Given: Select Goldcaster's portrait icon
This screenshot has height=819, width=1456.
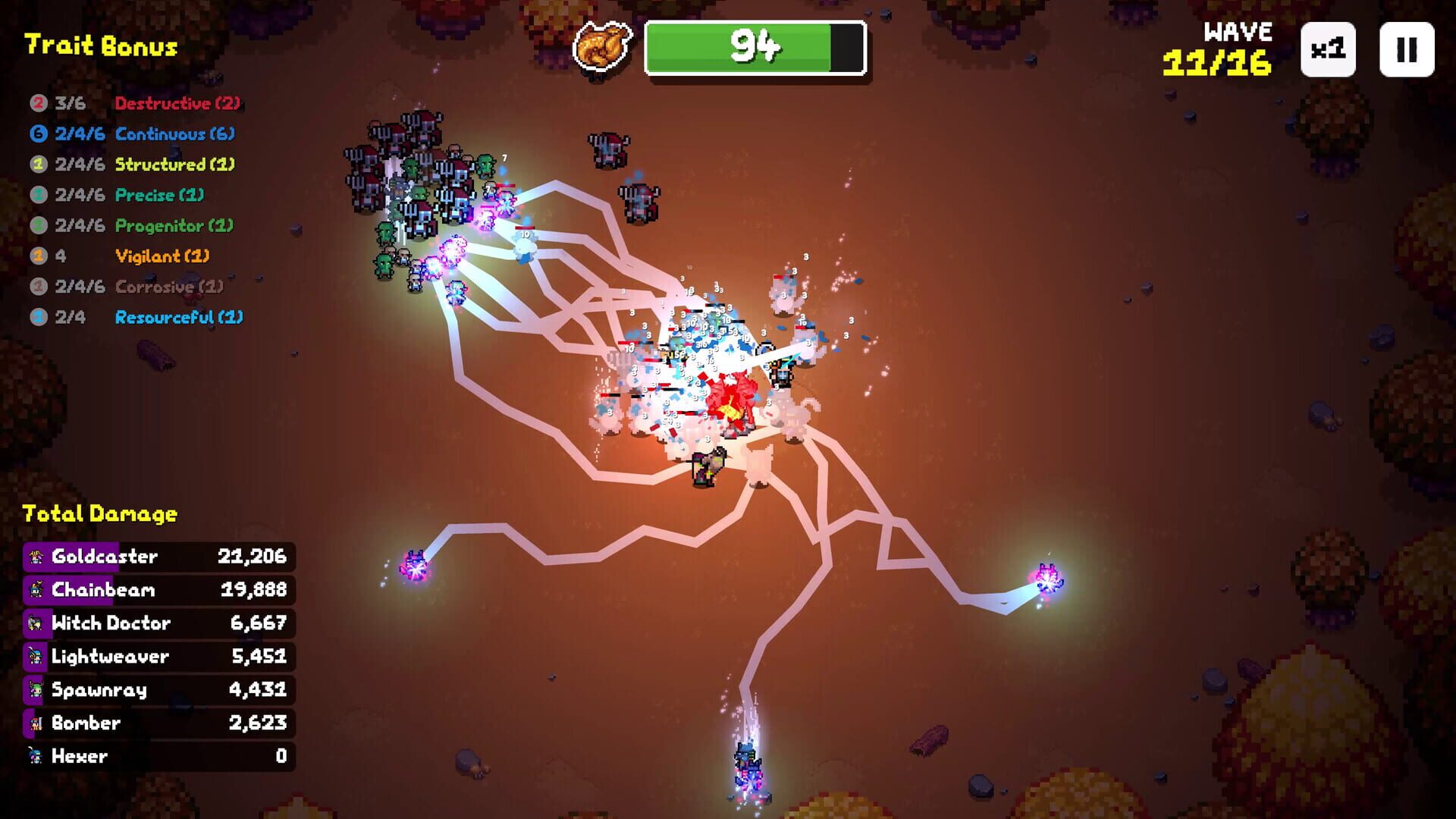Looking at the screenshot, I should [x=35, y=556].
